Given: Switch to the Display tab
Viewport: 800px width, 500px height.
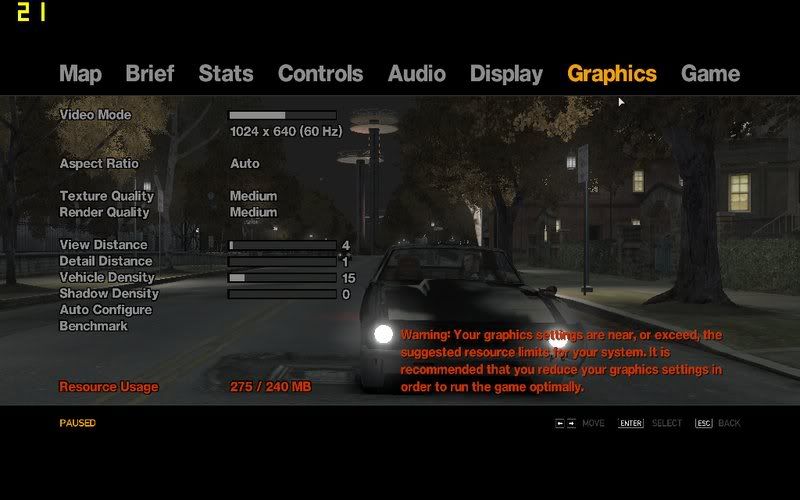Looking at the screenshot, I should click(x=506, y=74).
